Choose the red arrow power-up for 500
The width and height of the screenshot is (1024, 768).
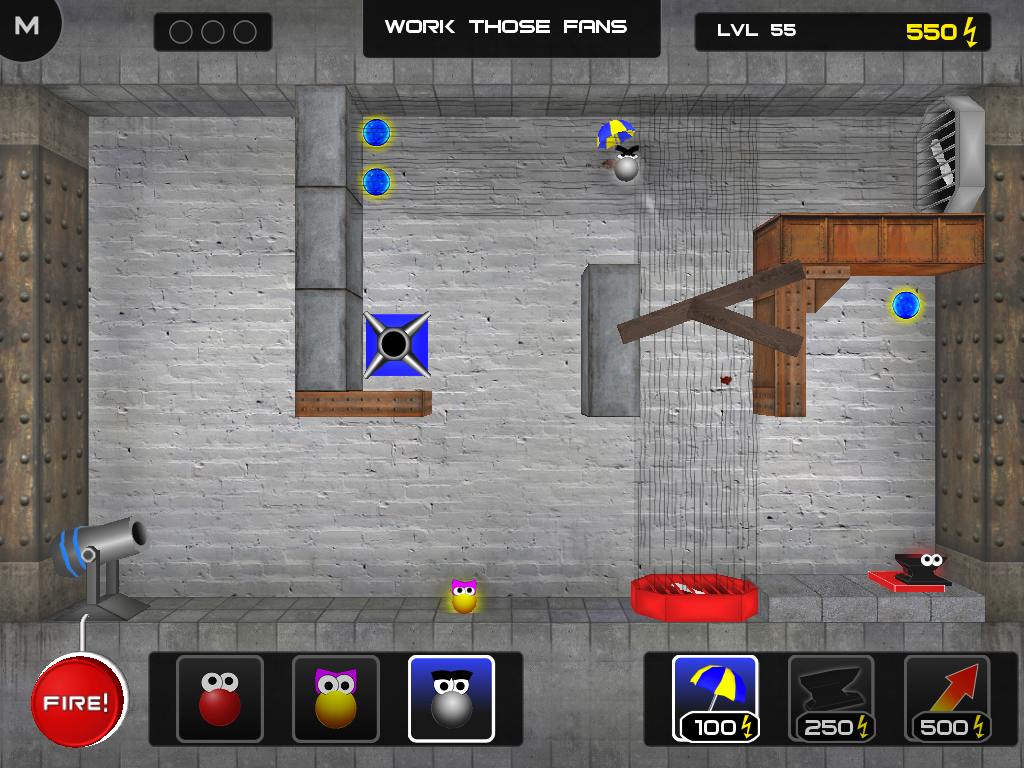pyautogui.click(x=947, y=698)
